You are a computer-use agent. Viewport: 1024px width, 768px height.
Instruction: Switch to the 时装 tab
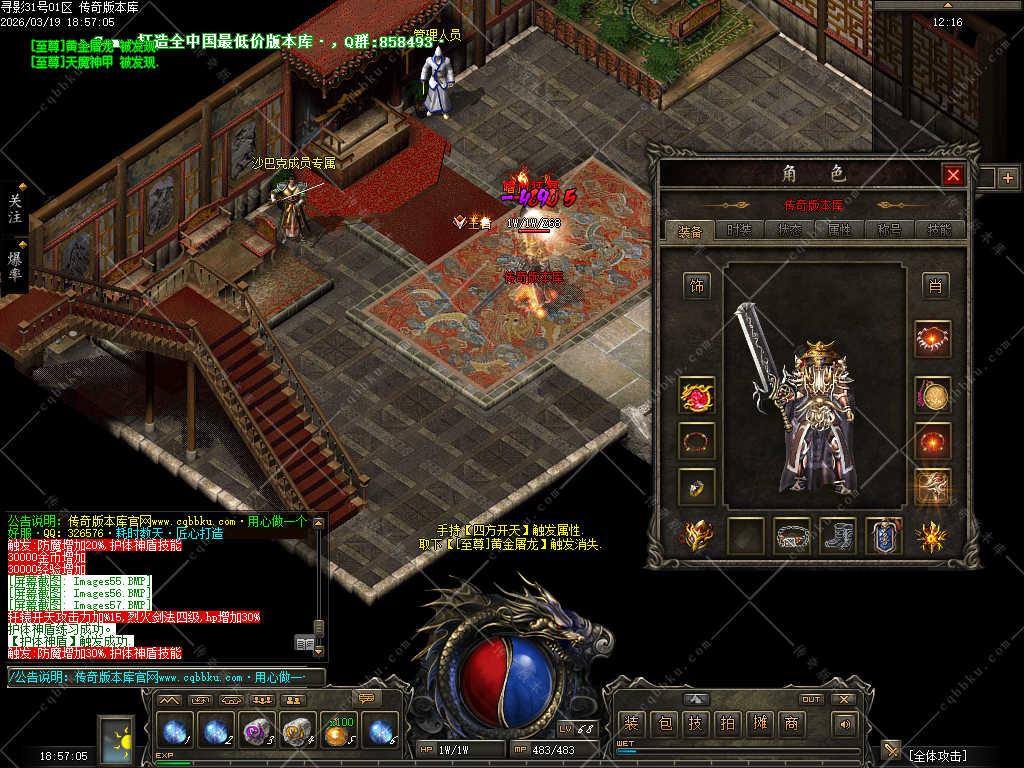tap(739, 230)
